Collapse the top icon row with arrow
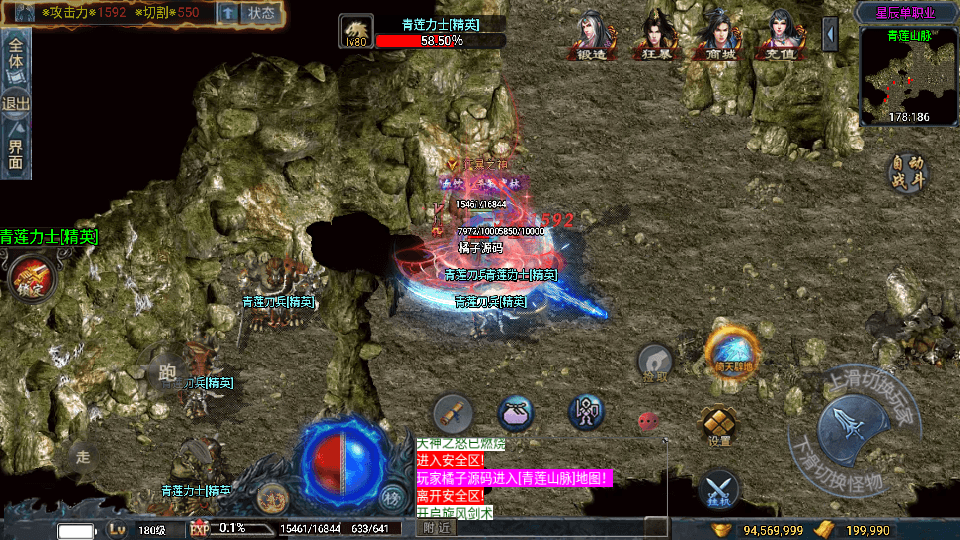Image resolution: width=960 pixels, height=540 pixels. click(830, 34)
